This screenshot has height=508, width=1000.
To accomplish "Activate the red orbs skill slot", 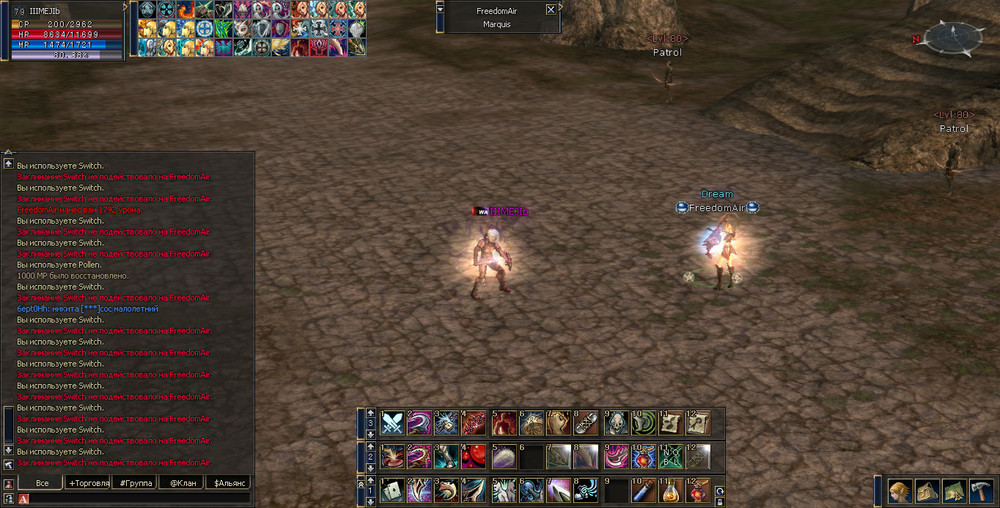I will point(475,457).
